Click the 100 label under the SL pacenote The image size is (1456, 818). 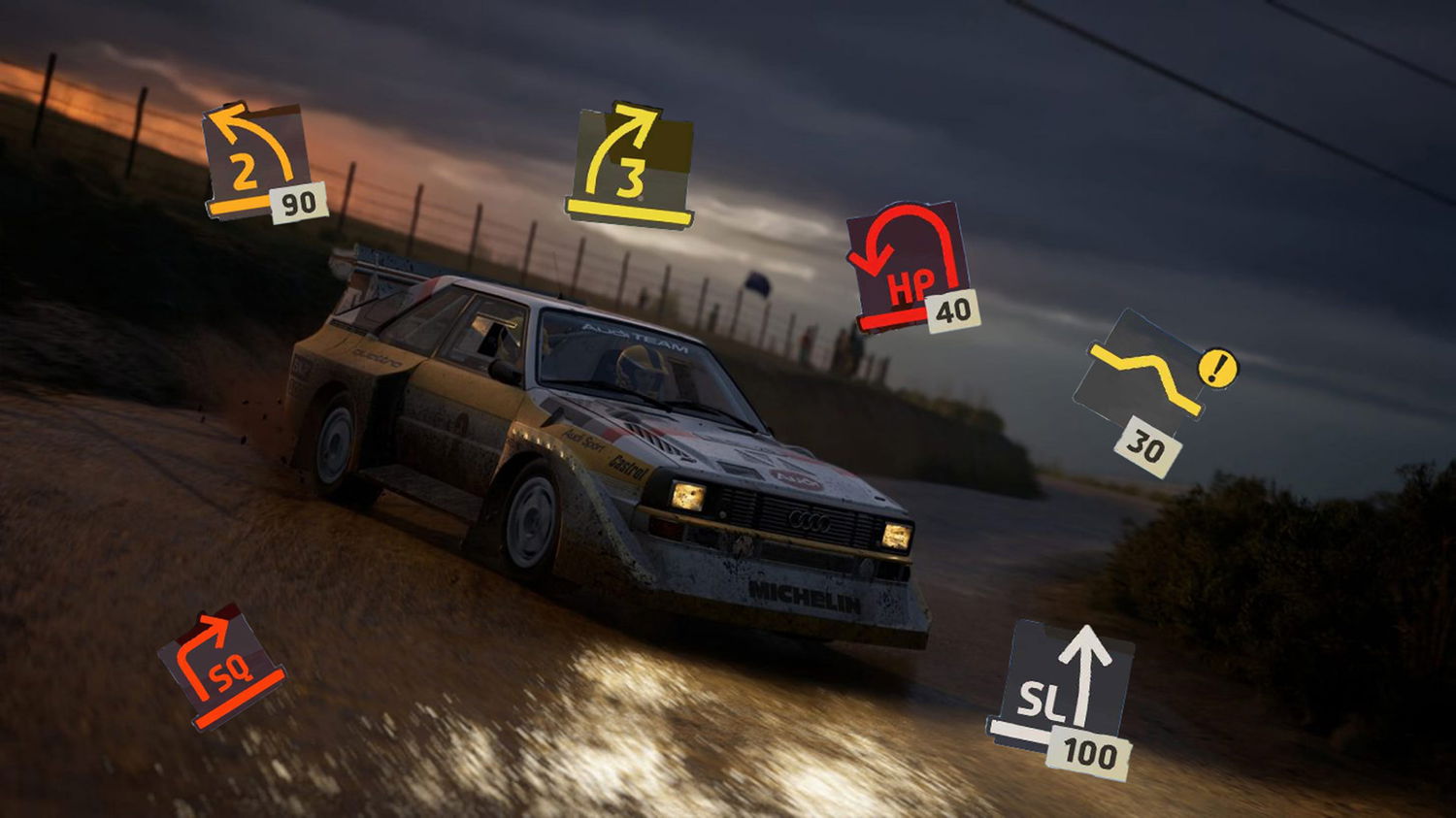[1091, 752]
